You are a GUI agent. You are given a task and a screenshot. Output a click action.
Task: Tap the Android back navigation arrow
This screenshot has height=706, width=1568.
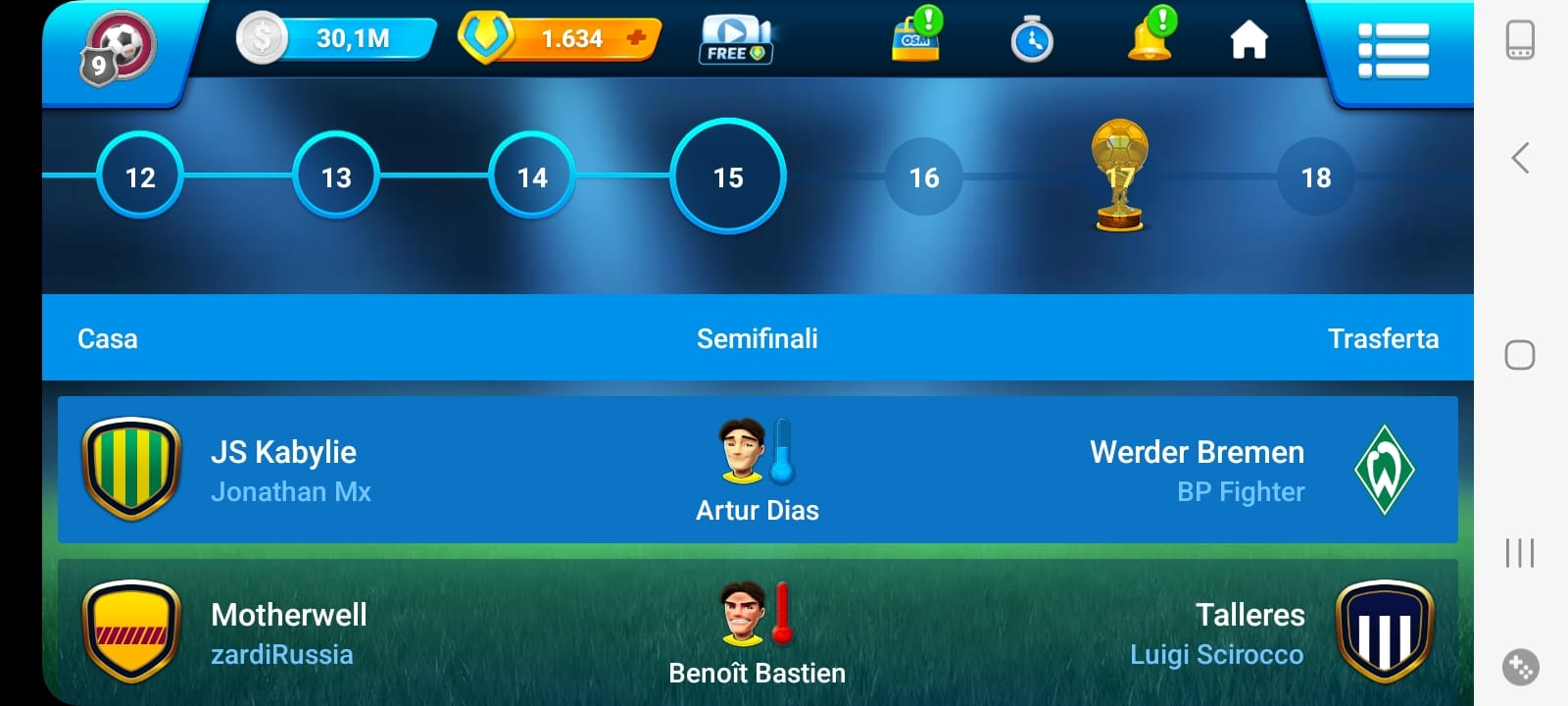(x=1520, y=158)
